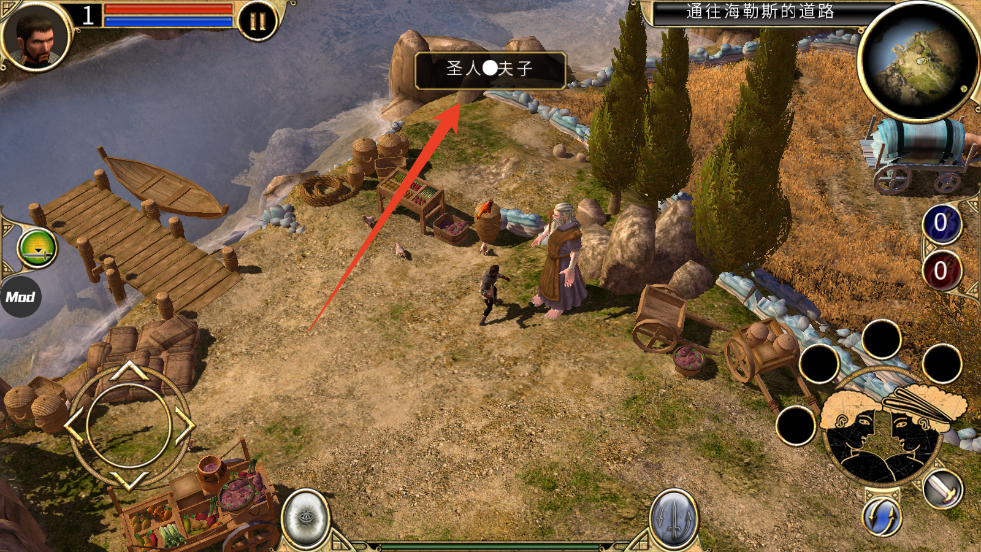Toggle the eye icon button

[x=305, y=518]
